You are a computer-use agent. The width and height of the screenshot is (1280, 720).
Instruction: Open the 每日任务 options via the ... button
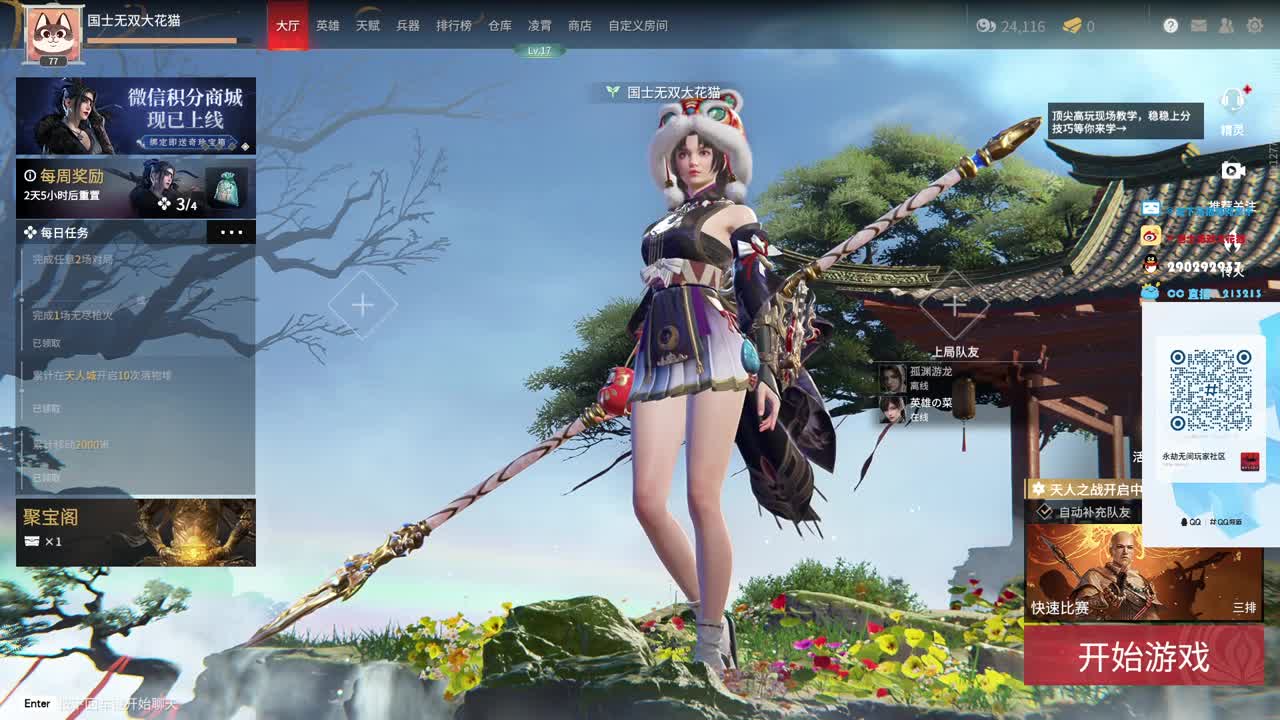232,231
